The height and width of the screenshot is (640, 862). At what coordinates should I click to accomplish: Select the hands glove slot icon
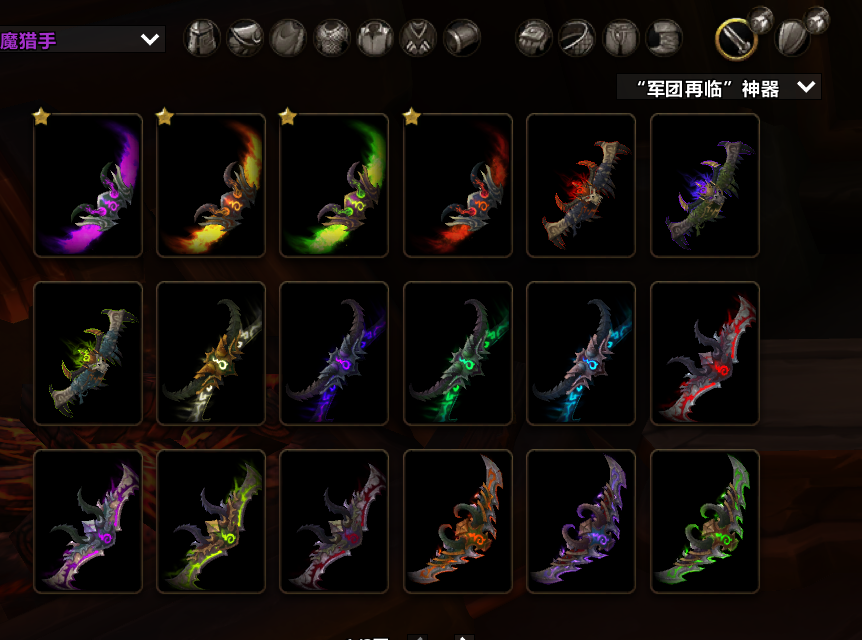[534, 38]
